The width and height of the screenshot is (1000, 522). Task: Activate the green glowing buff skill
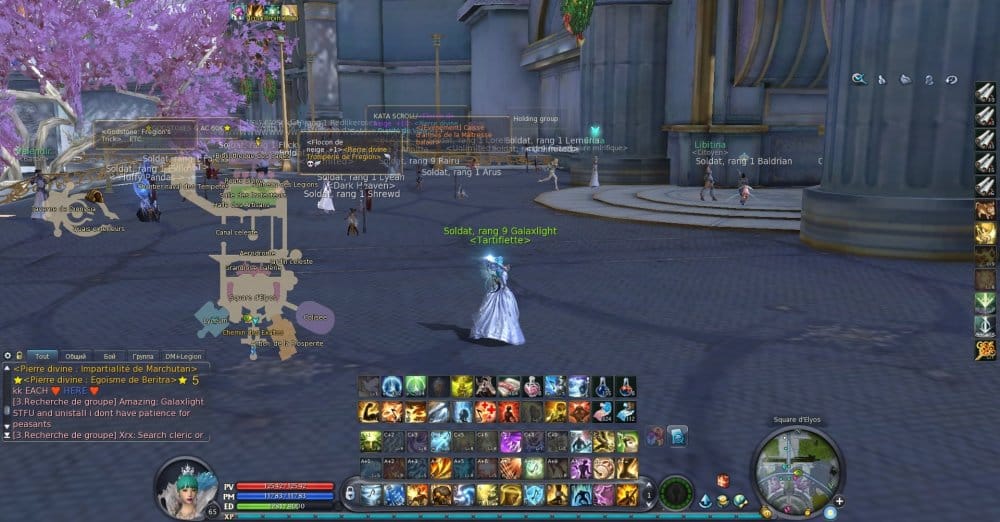(417, 386)
